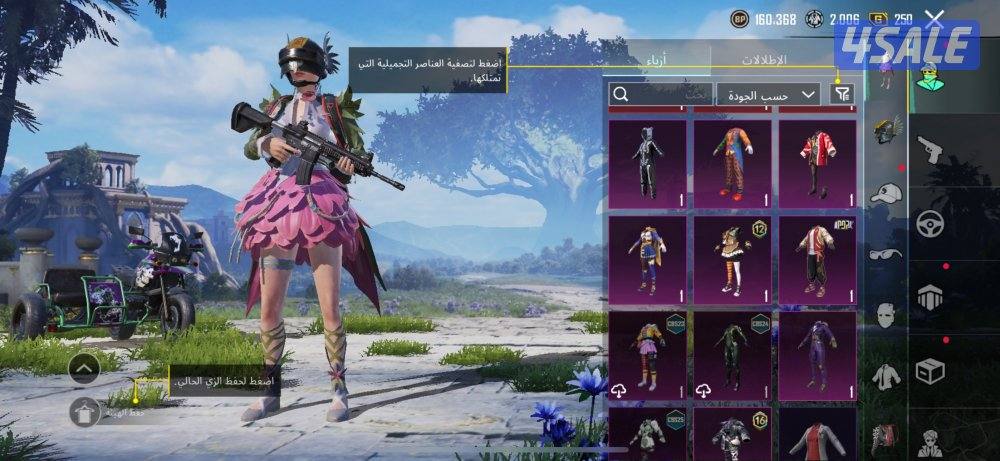
Task: Close the wardrobe with the X button
Action: click(x=934, y=17)
